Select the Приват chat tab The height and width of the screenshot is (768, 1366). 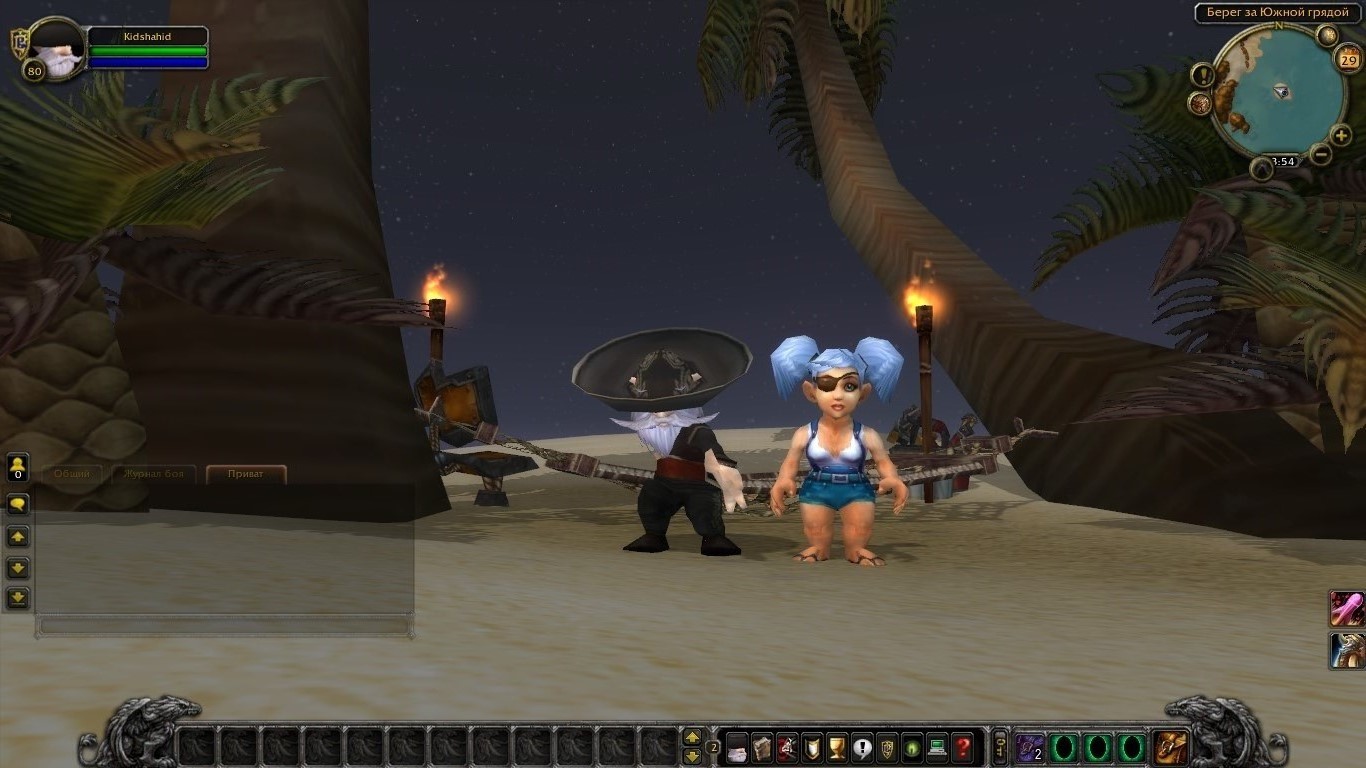click(x=246, y=474)
